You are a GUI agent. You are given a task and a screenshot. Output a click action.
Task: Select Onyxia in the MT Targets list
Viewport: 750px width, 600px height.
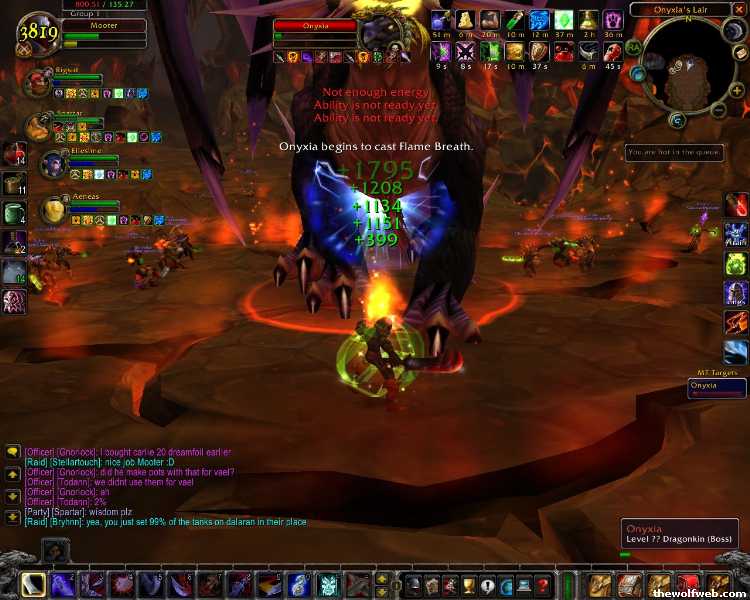[x=716, y=386]
